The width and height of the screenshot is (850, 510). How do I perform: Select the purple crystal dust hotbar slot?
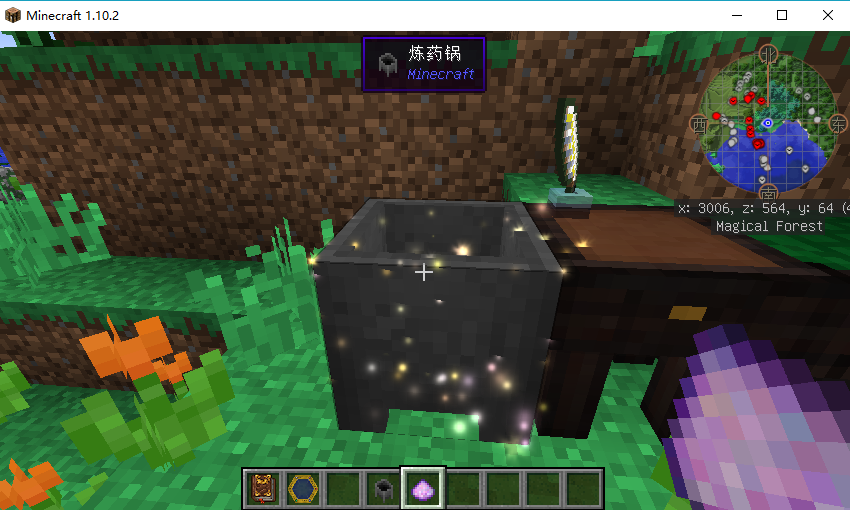(x=423, y=488)
